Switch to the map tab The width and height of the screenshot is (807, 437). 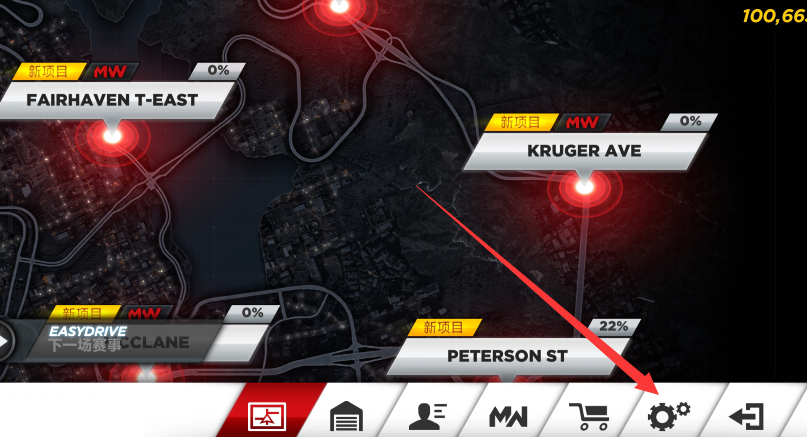[275, 415]
